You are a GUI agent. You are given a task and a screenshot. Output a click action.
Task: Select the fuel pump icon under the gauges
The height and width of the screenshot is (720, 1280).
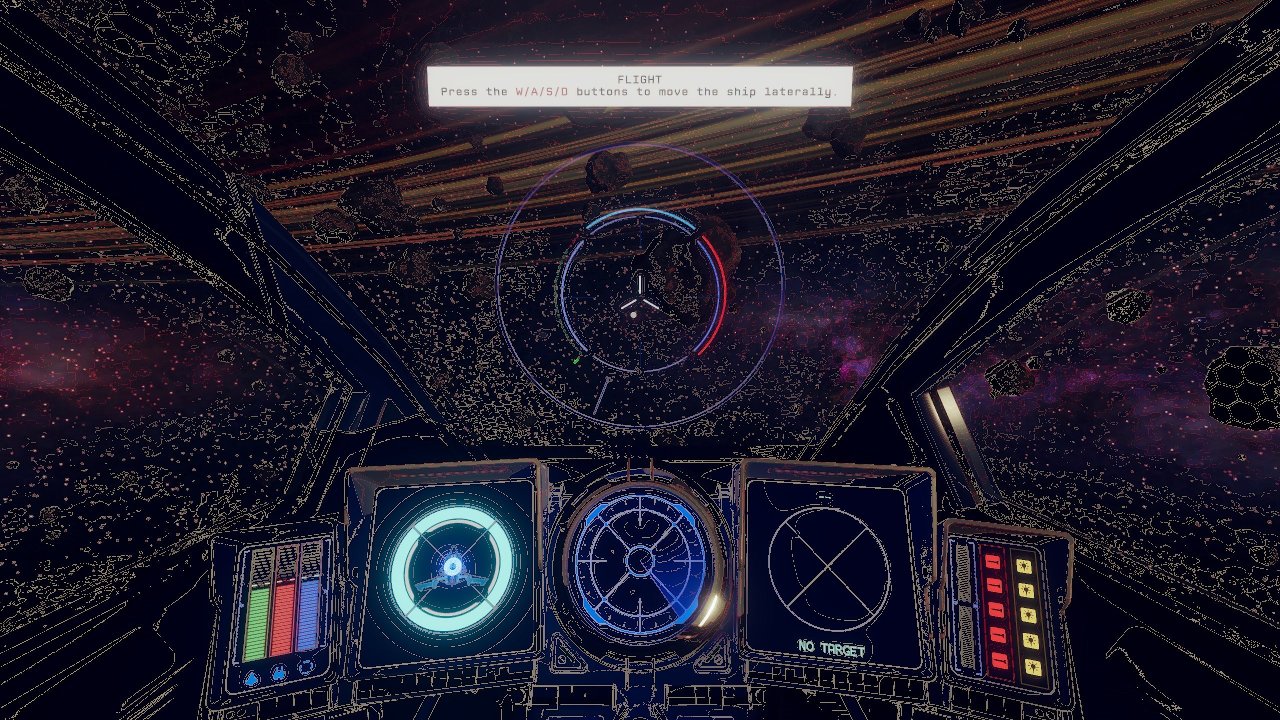click(278, 672)
